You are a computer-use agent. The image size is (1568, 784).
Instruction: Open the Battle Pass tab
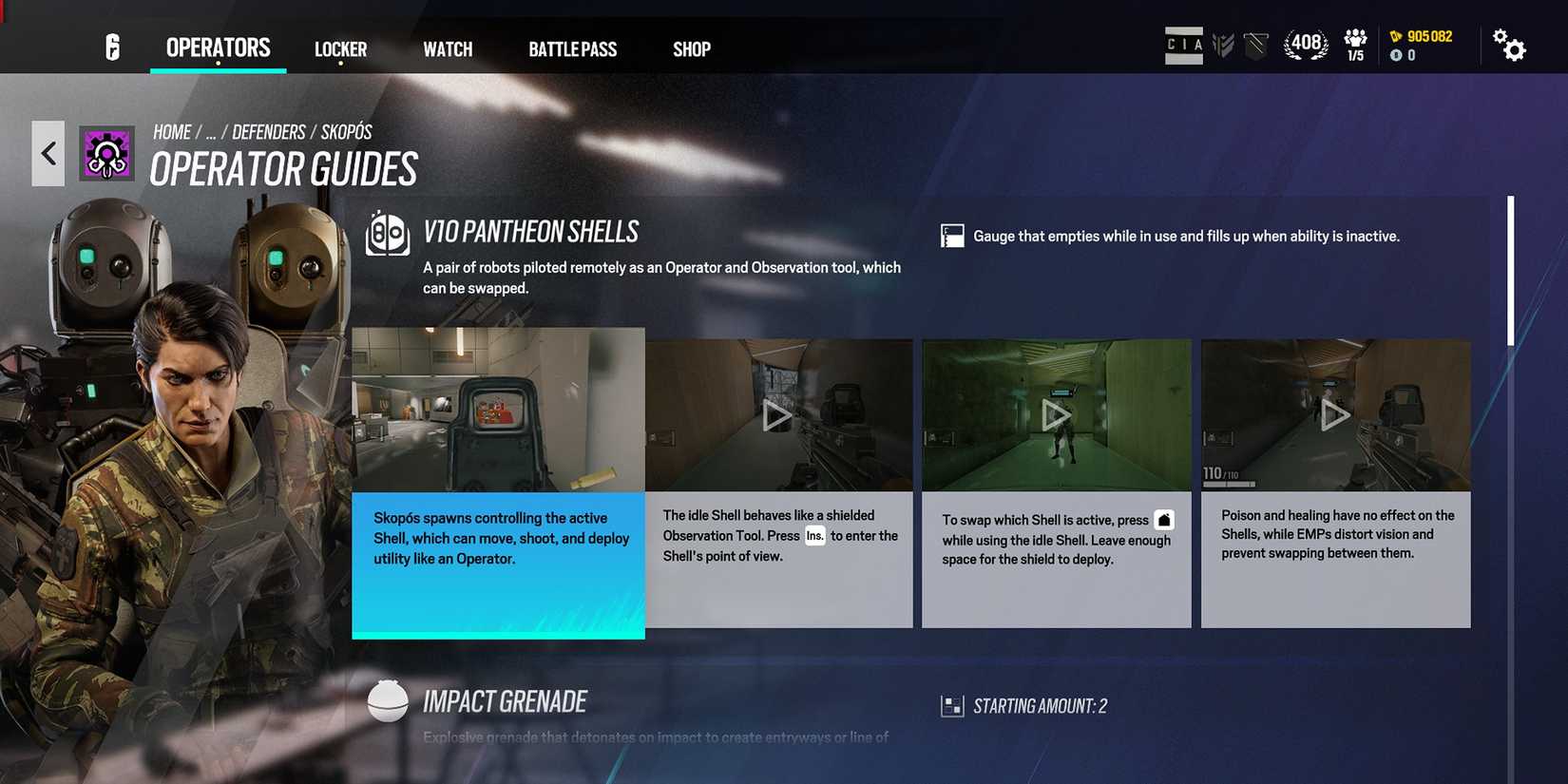click(x=573, y=48)
